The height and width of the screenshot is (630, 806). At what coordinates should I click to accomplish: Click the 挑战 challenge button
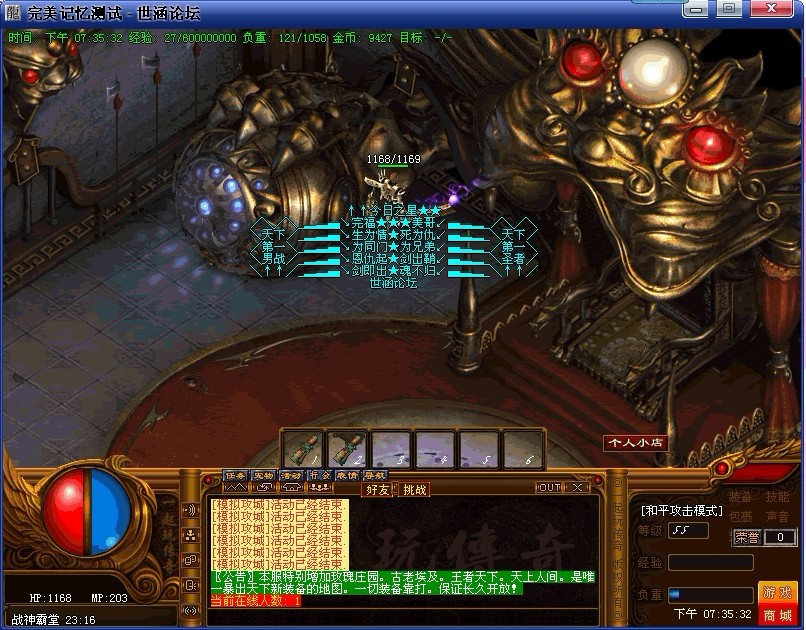pyautogui.click(x=414, y=490)
